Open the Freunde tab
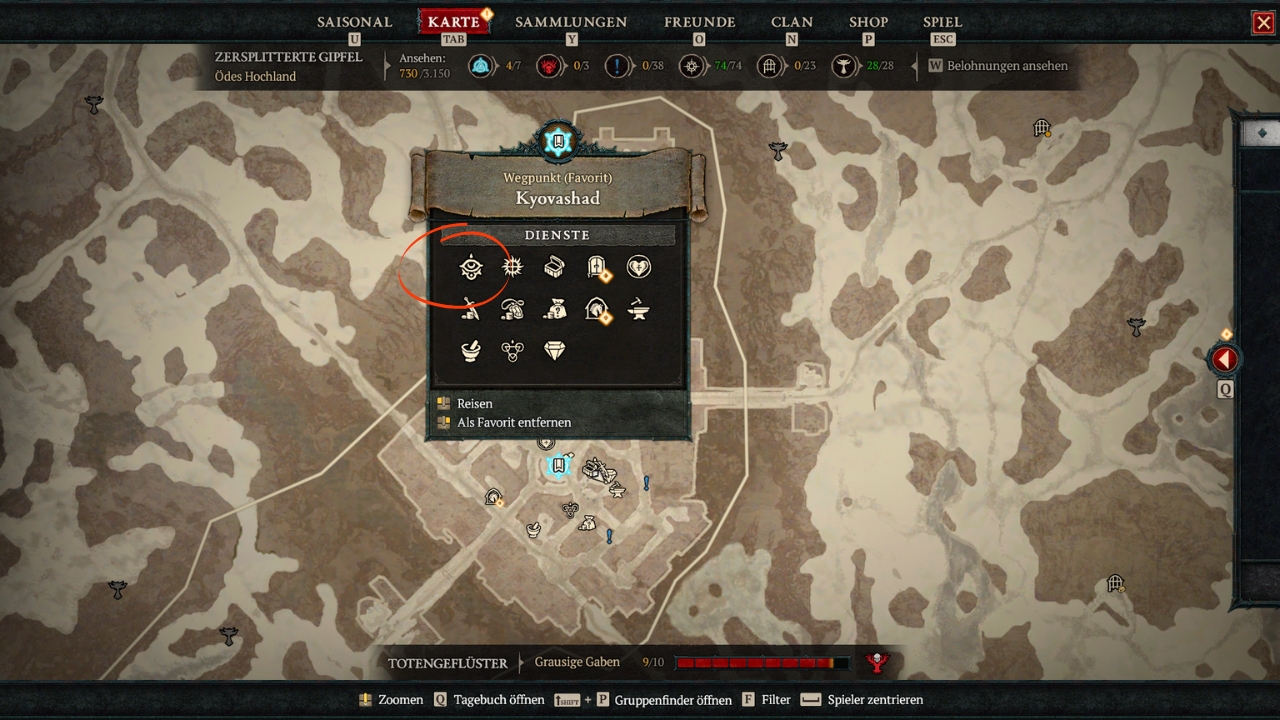Screen dimensions: 1280x720 [699, 22]
